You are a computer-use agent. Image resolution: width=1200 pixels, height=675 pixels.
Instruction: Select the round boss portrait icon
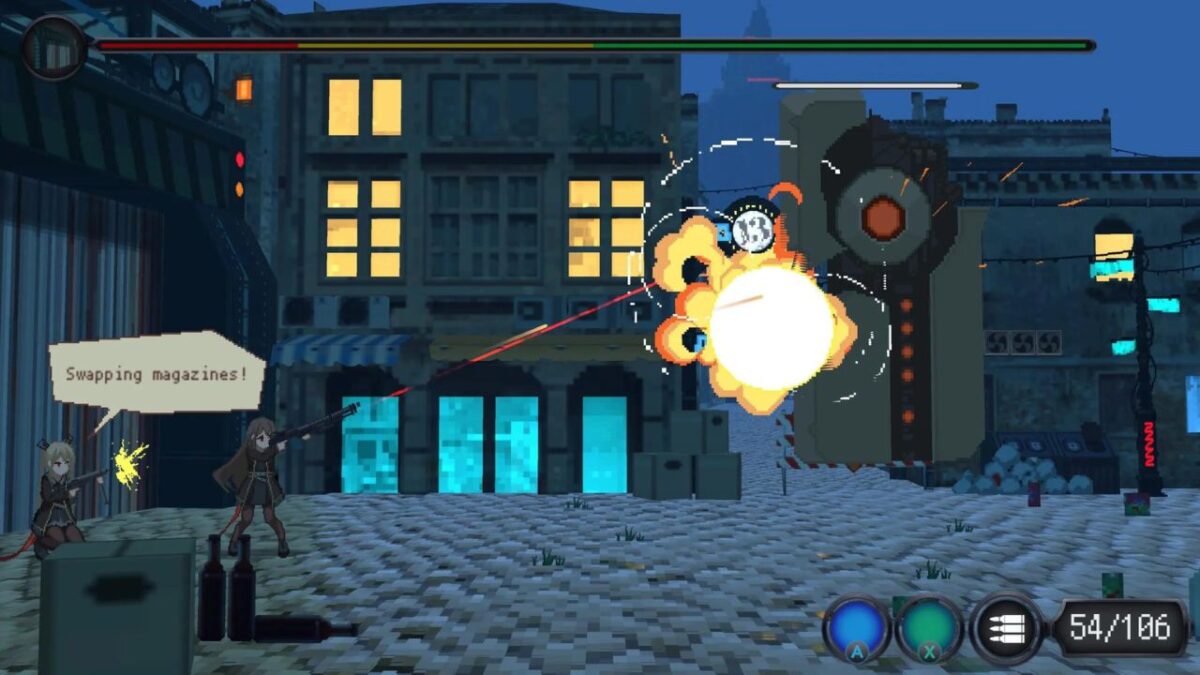click(53, 47)
